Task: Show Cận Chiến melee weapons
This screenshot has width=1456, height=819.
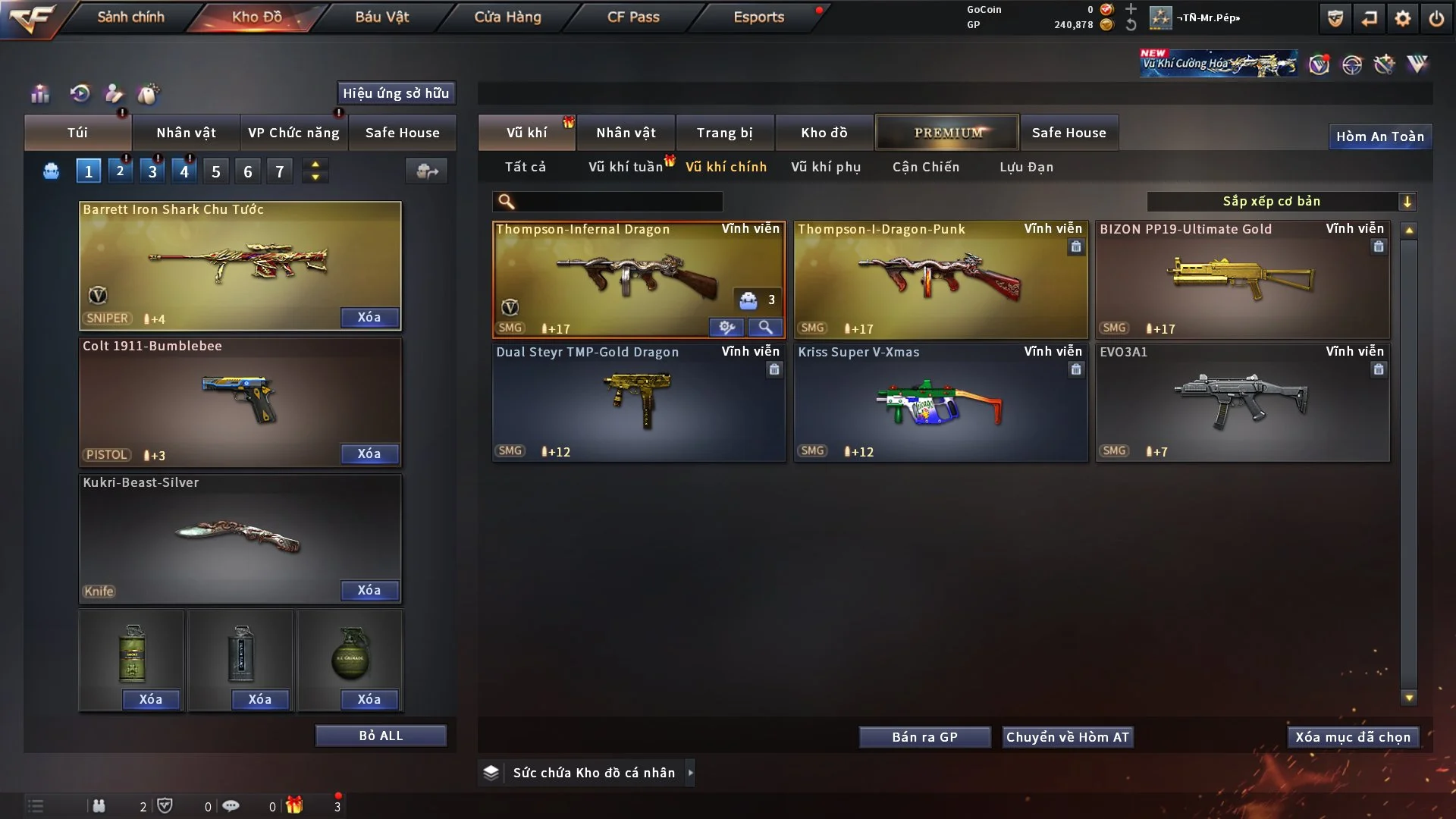Action: [x=926, y=167]
